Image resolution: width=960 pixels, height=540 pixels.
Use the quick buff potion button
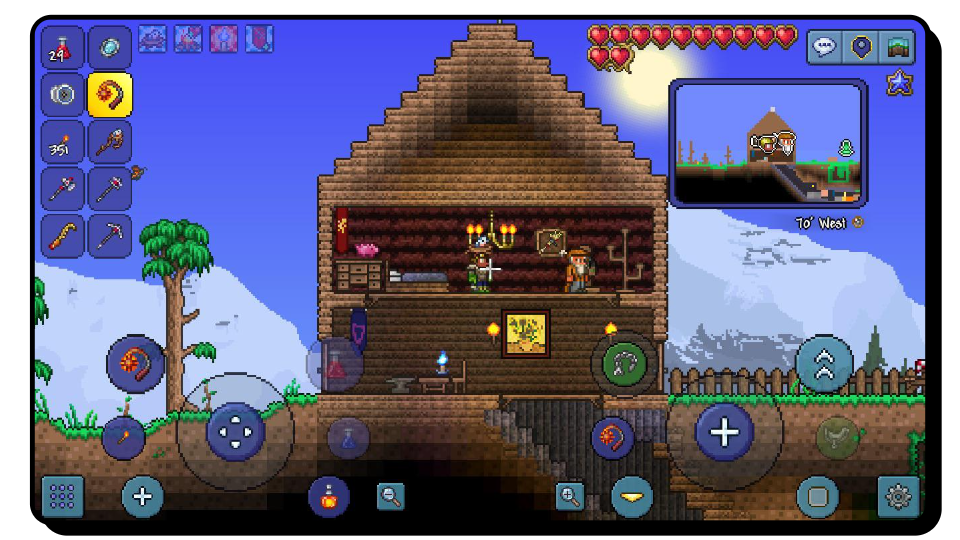(328, 496)
